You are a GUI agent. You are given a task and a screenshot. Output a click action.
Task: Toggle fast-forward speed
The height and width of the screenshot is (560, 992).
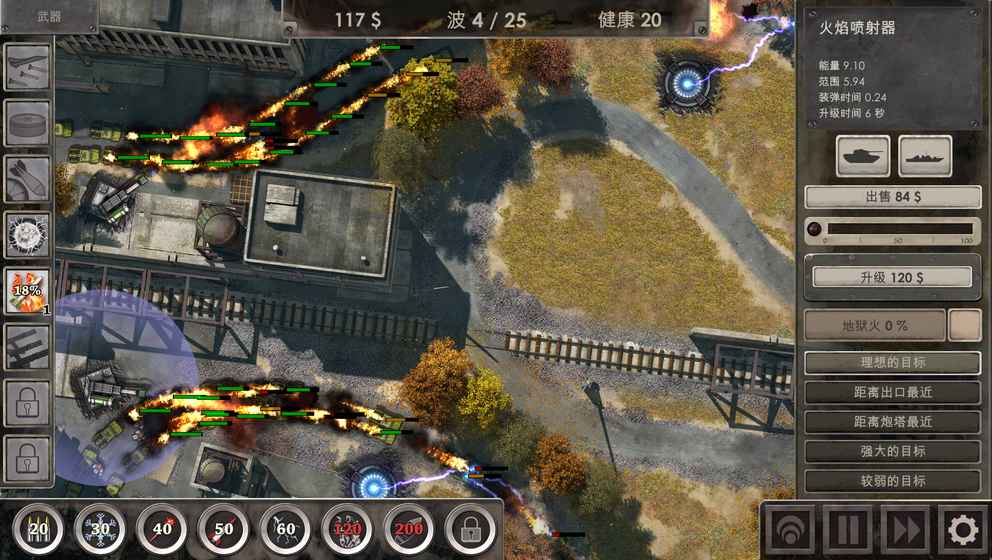click(x=904, y=530)
